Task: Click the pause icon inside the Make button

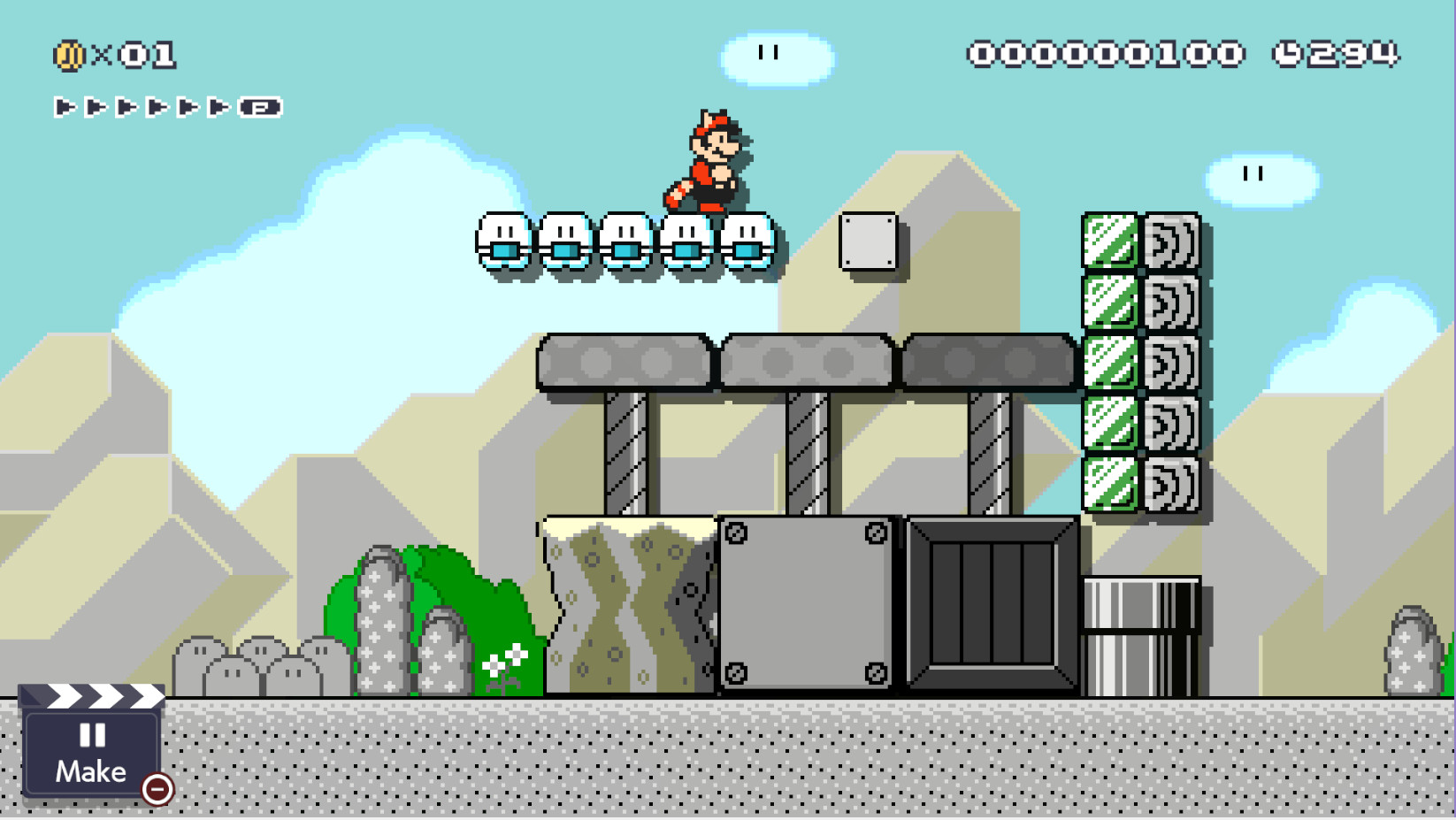Action: coord(91,732)
